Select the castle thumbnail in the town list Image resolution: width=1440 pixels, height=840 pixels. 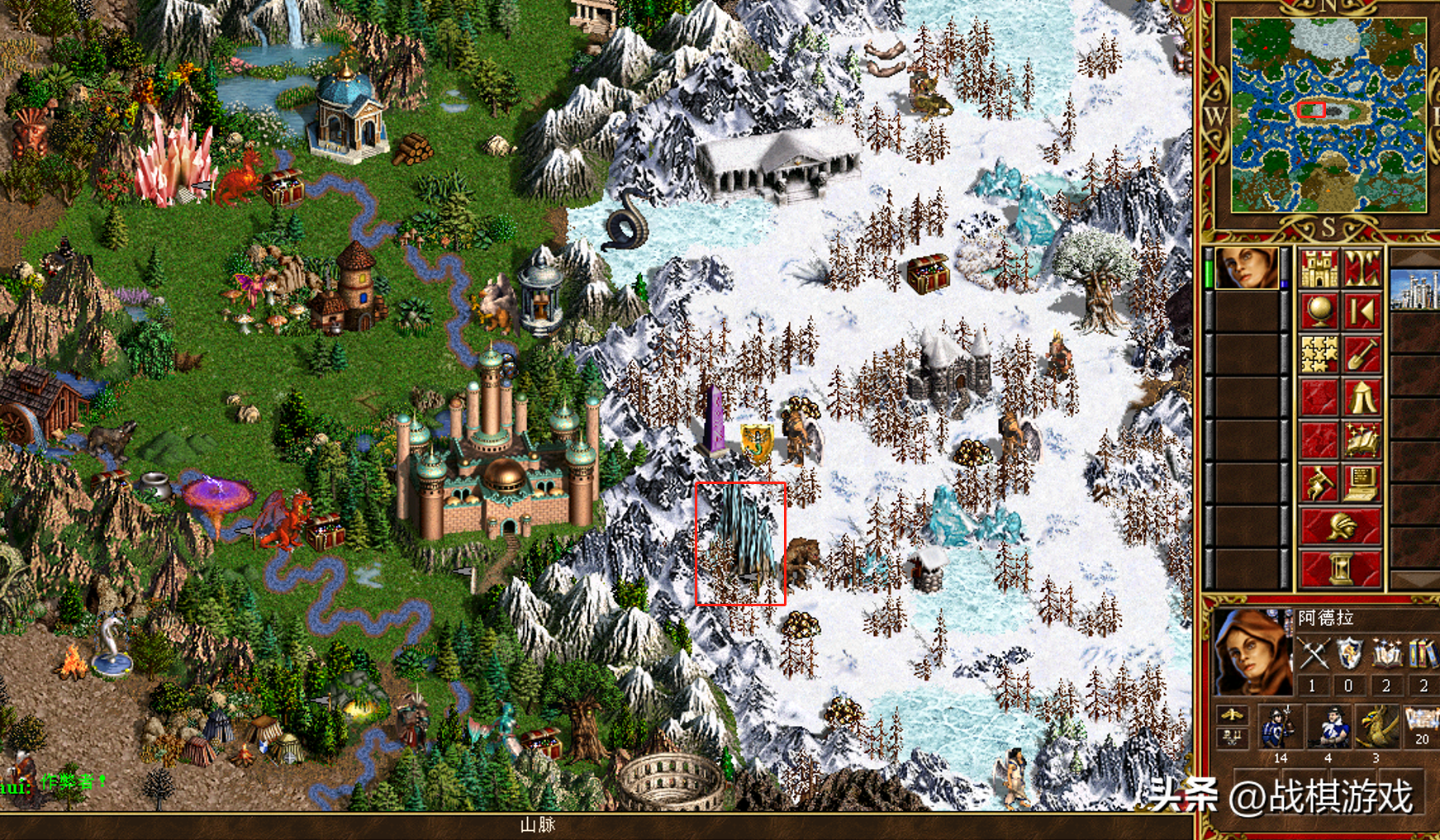(1416, 291)
